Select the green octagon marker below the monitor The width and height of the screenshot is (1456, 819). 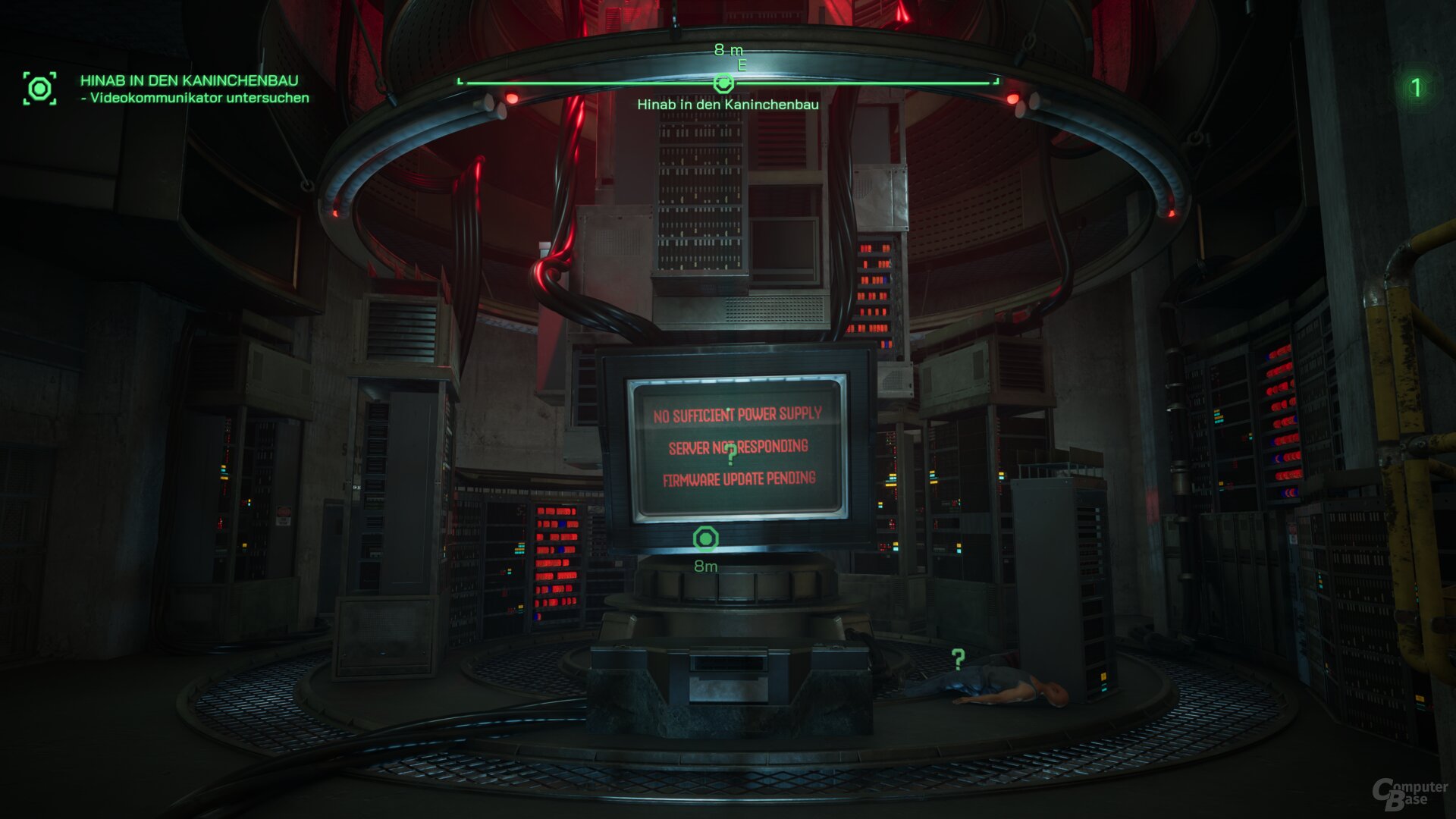(x=708, y=537)
